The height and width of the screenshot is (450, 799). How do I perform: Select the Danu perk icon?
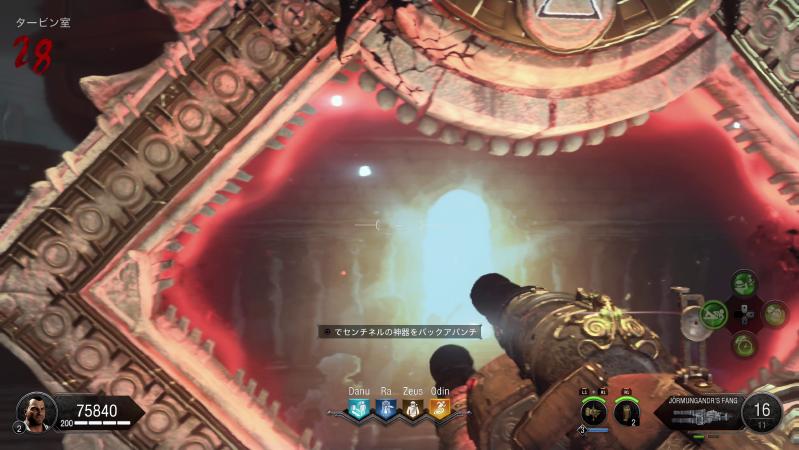click(x=359, y=408)
